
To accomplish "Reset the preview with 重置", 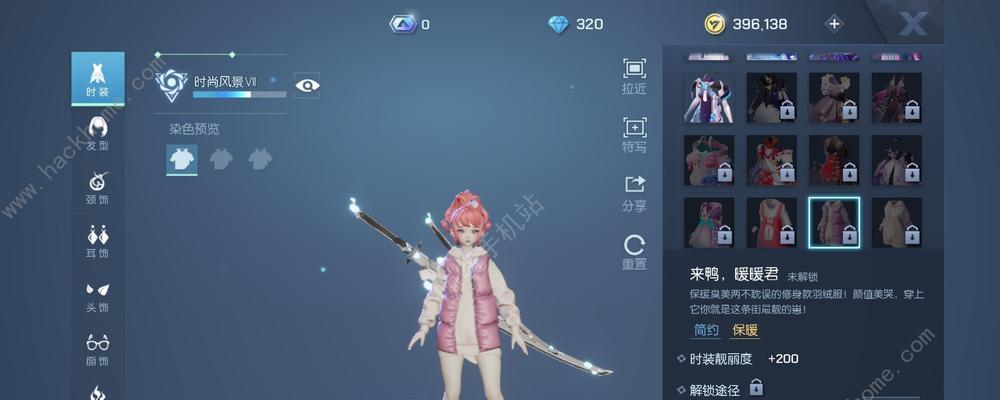I will pos(634,251).
